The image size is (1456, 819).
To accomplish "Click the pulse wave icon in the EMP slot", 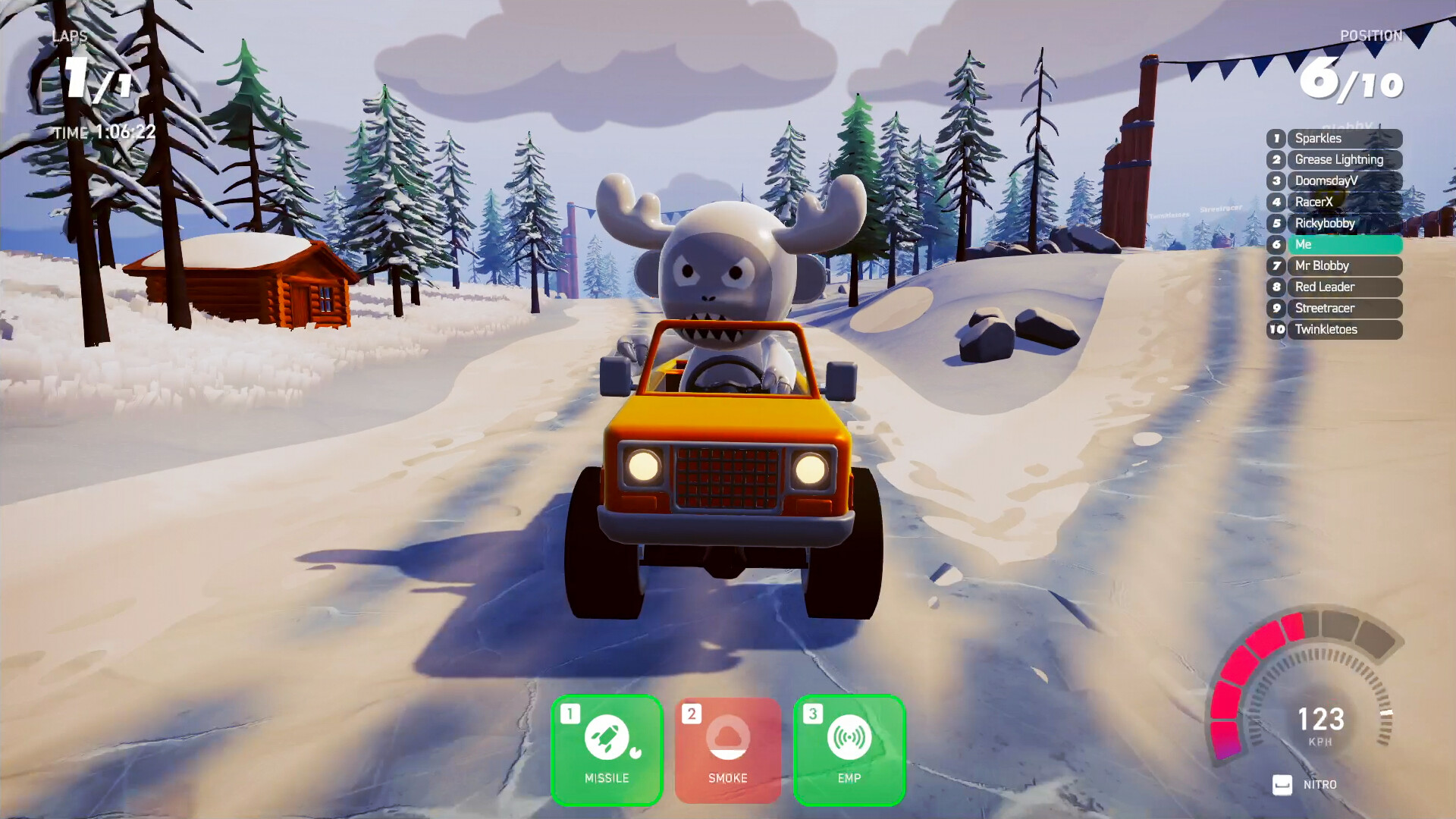I will pyautogui.click(x=849, y=737).
